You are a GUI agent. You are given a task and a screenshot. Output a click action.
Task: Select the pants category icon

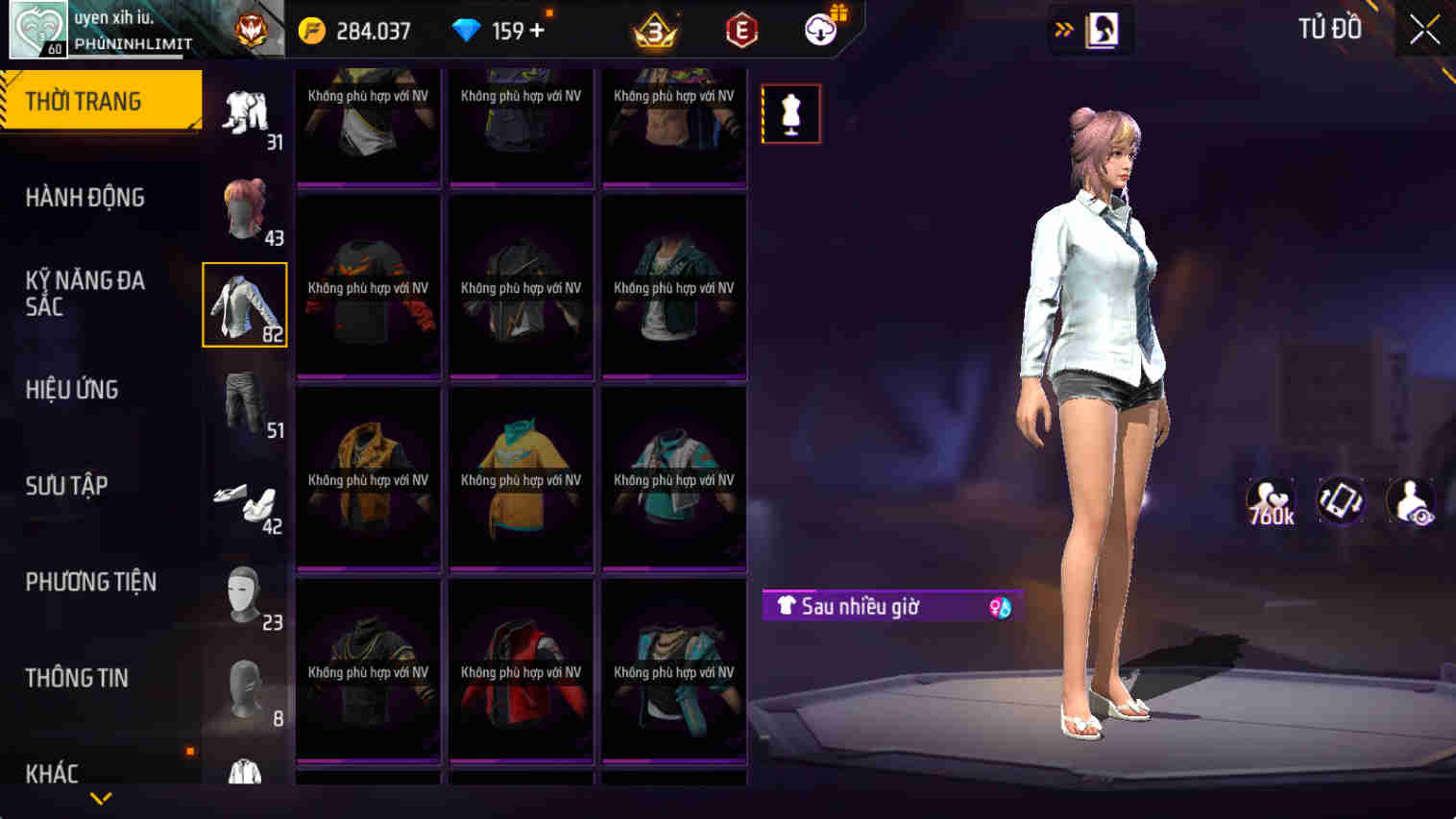243,401
